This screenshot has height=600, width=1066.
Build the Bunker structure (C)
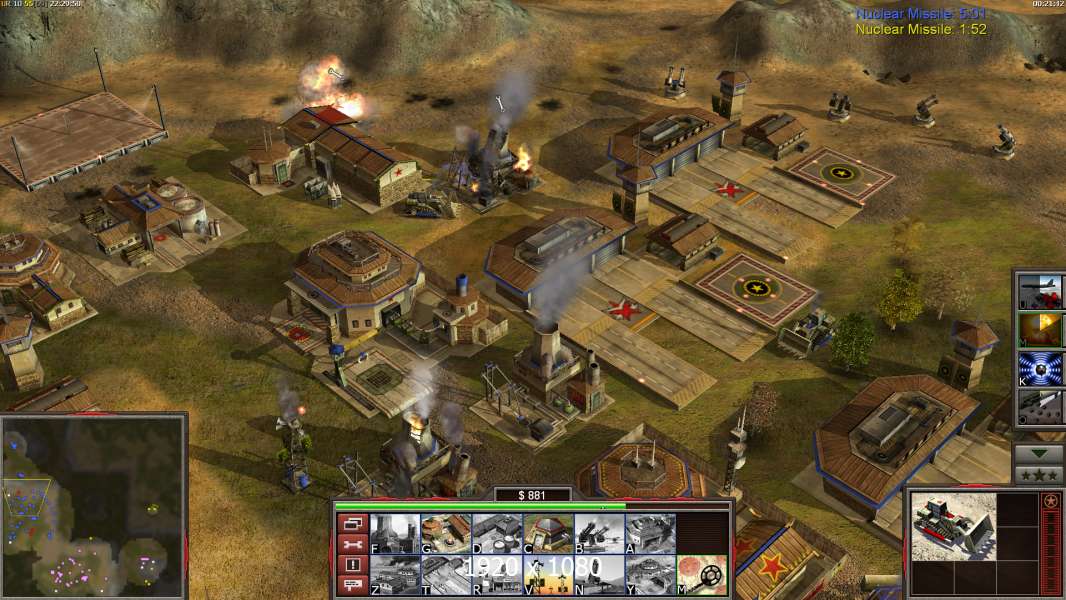(548, 533)
